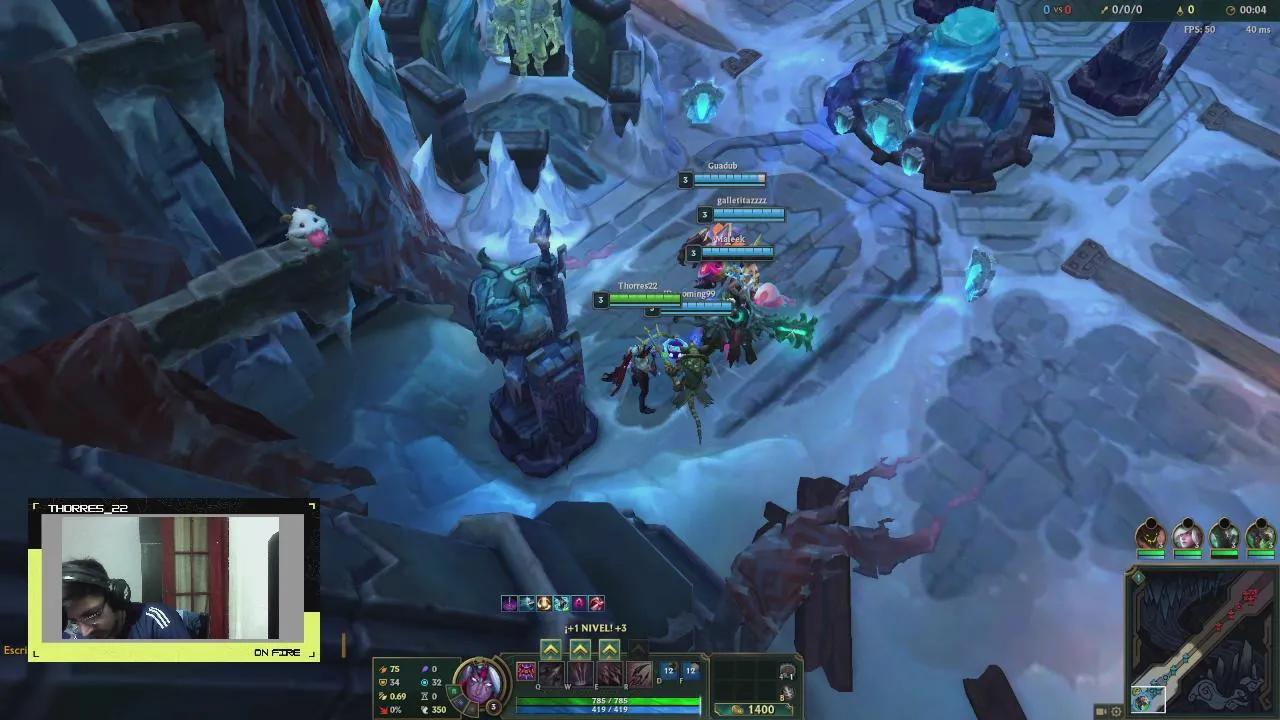This screenshot has height=720, width=1280.
Task: Click the summoner spell on the D key
Action: coord(669,670)
